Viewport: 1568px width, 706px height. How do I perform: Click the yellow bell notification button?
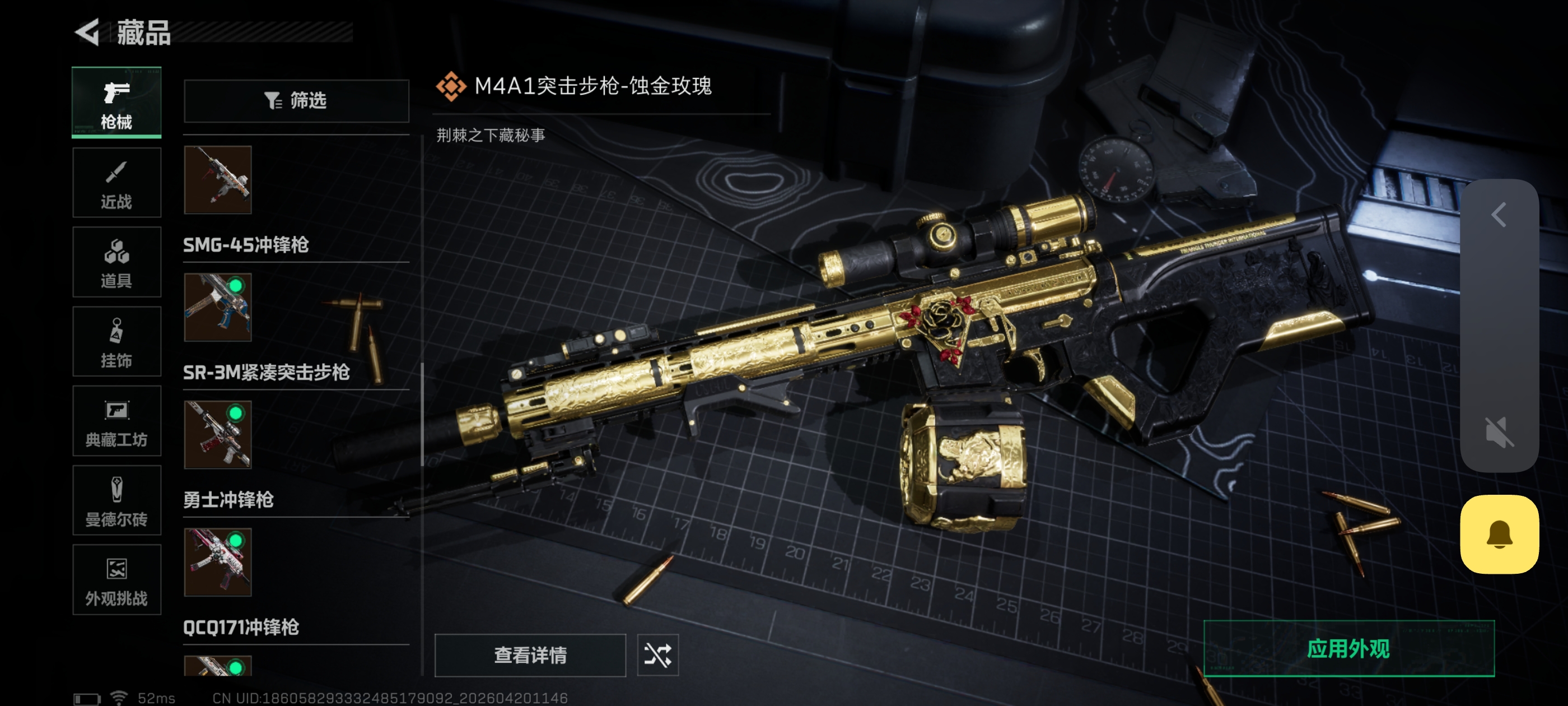click(x=1499, y=534)
